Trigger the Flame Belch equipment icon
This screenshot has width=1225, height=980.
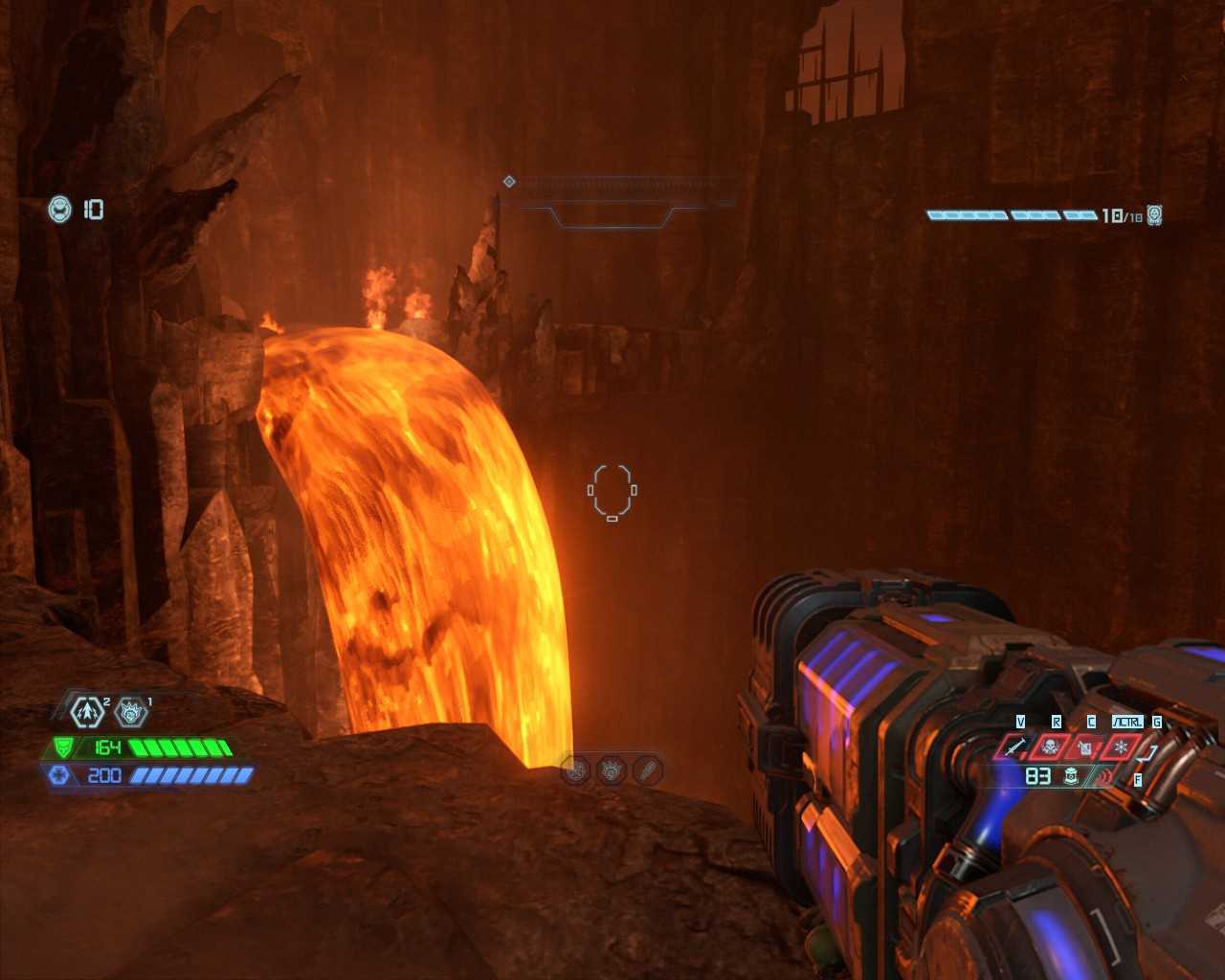click(1085, 746)
